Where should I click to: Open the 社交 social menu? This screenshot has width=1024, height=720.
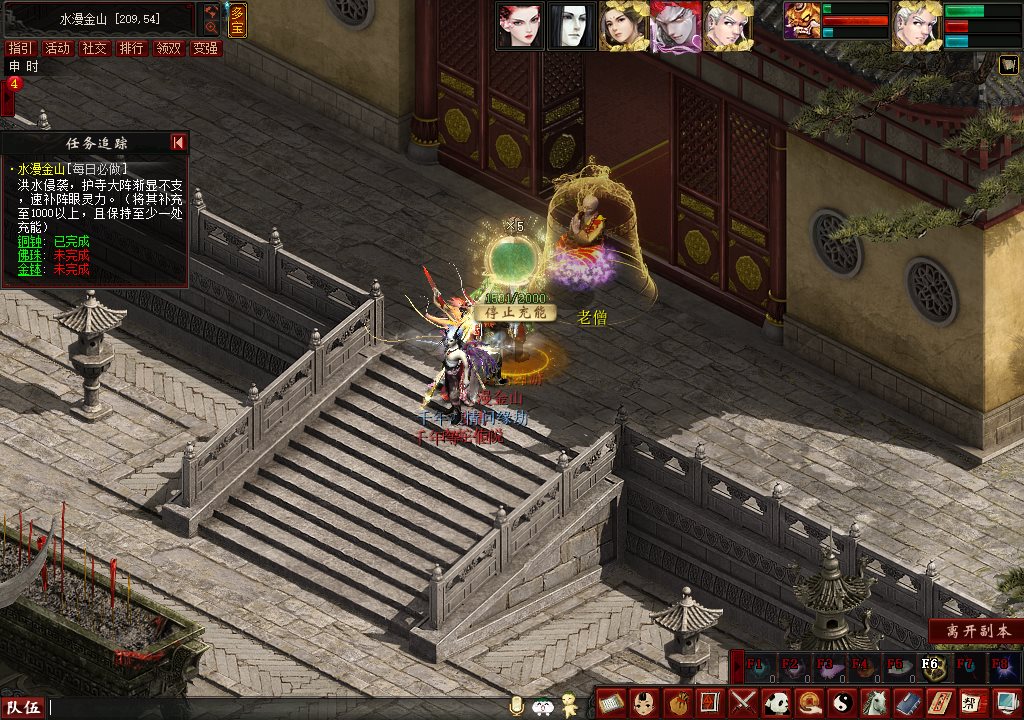pyautogui.click(x=95, y=48)
